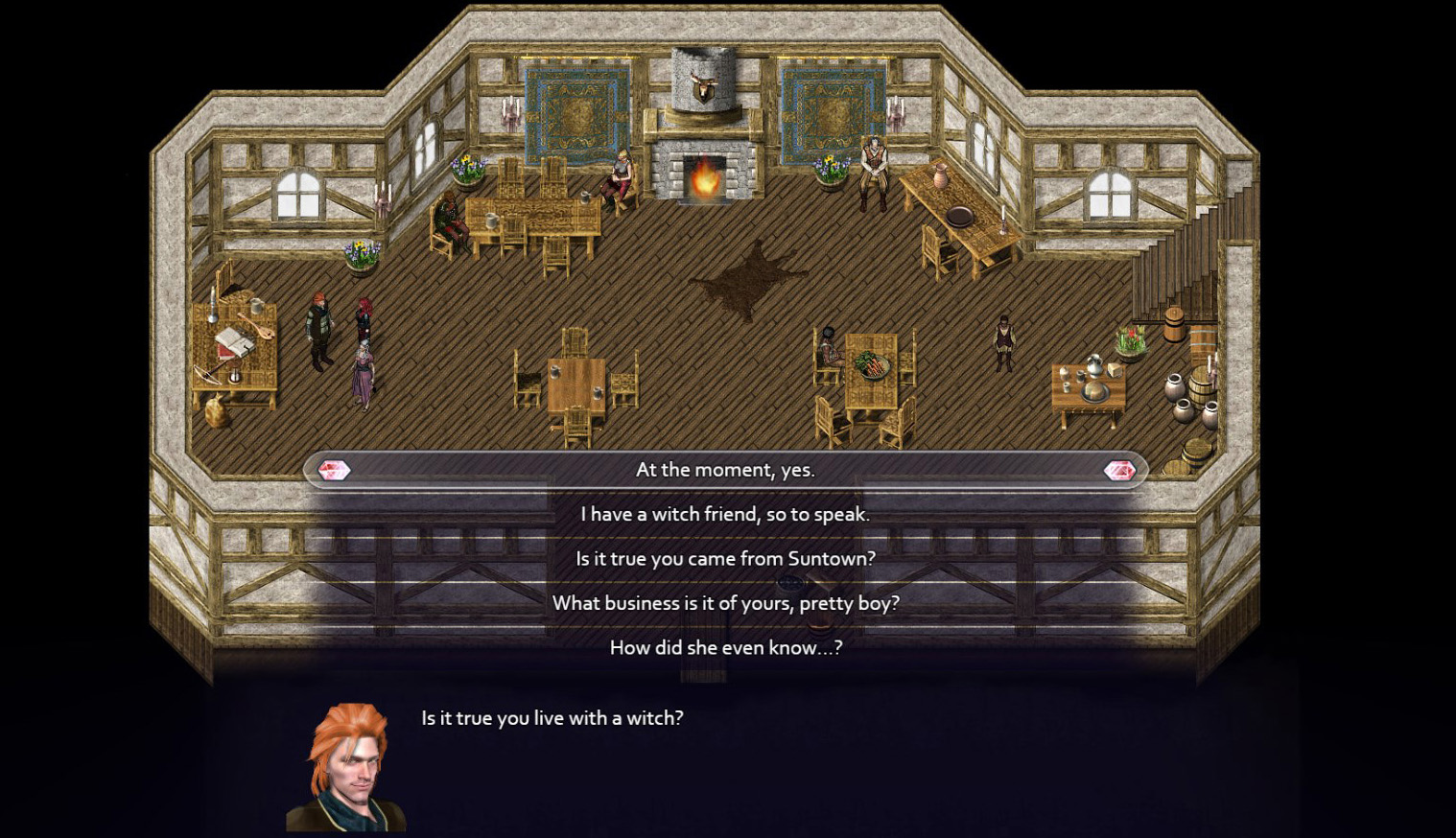Screen dimensions: 1456x838
Task: Click the crossbow on the scribe's desk
Action: point(207,375)
